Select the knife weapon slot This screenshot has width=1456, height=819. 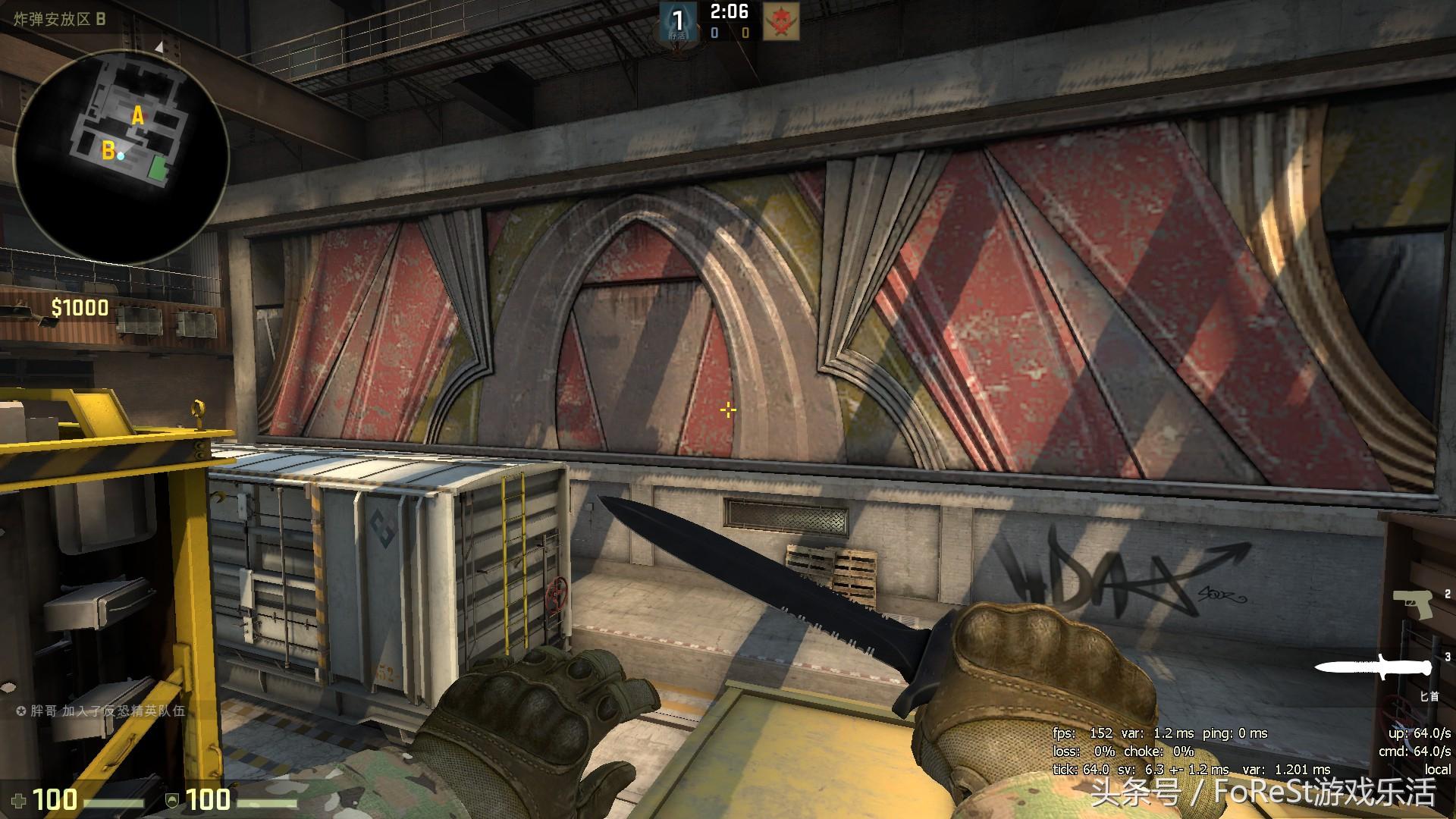coord(1373,667)
